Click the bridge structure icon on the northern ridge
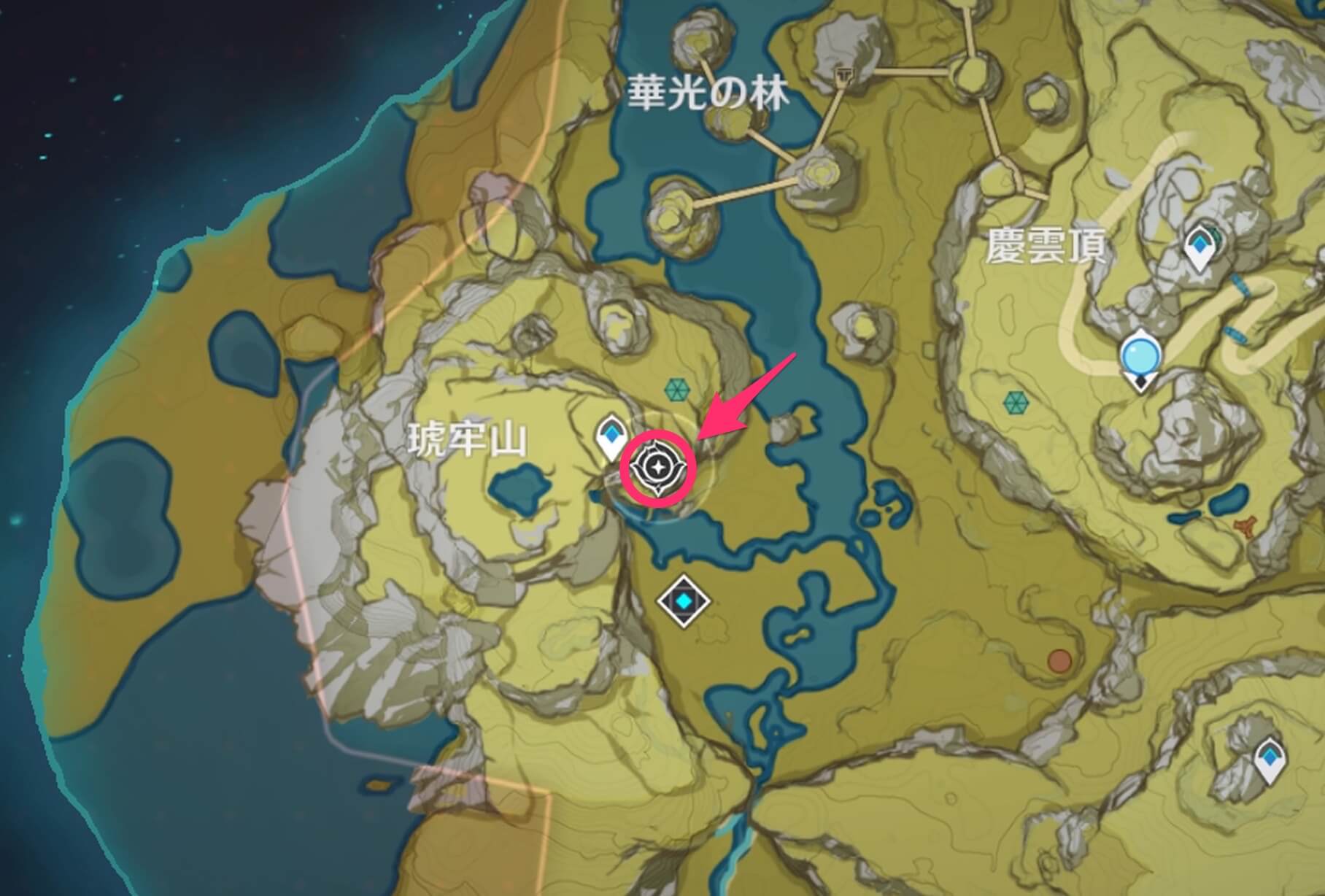This screenshot has height=896, width=1325. [843, 76]
